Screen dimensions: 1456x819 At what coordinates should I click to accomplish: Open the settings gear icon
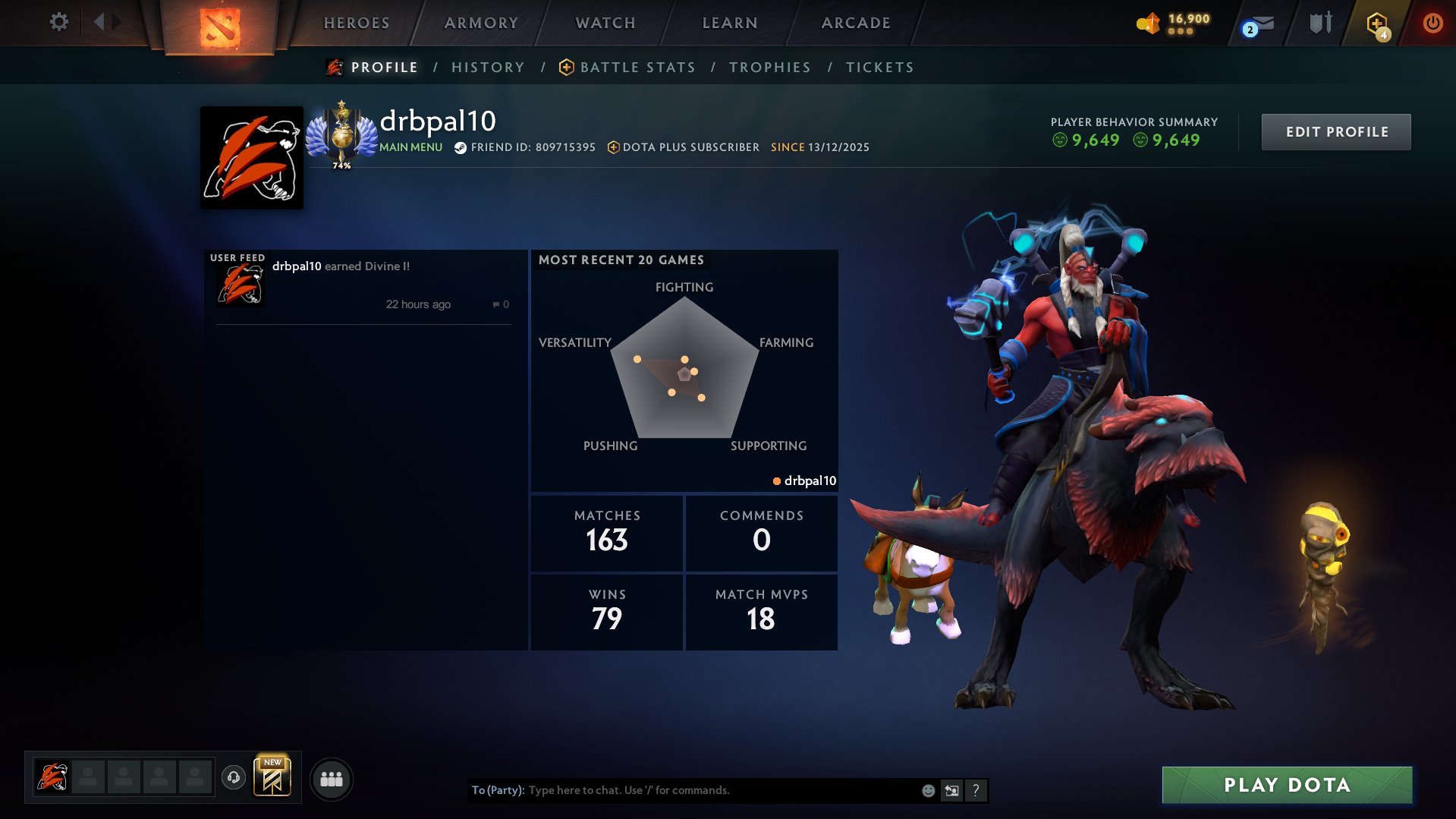click(x=58, y=22)
